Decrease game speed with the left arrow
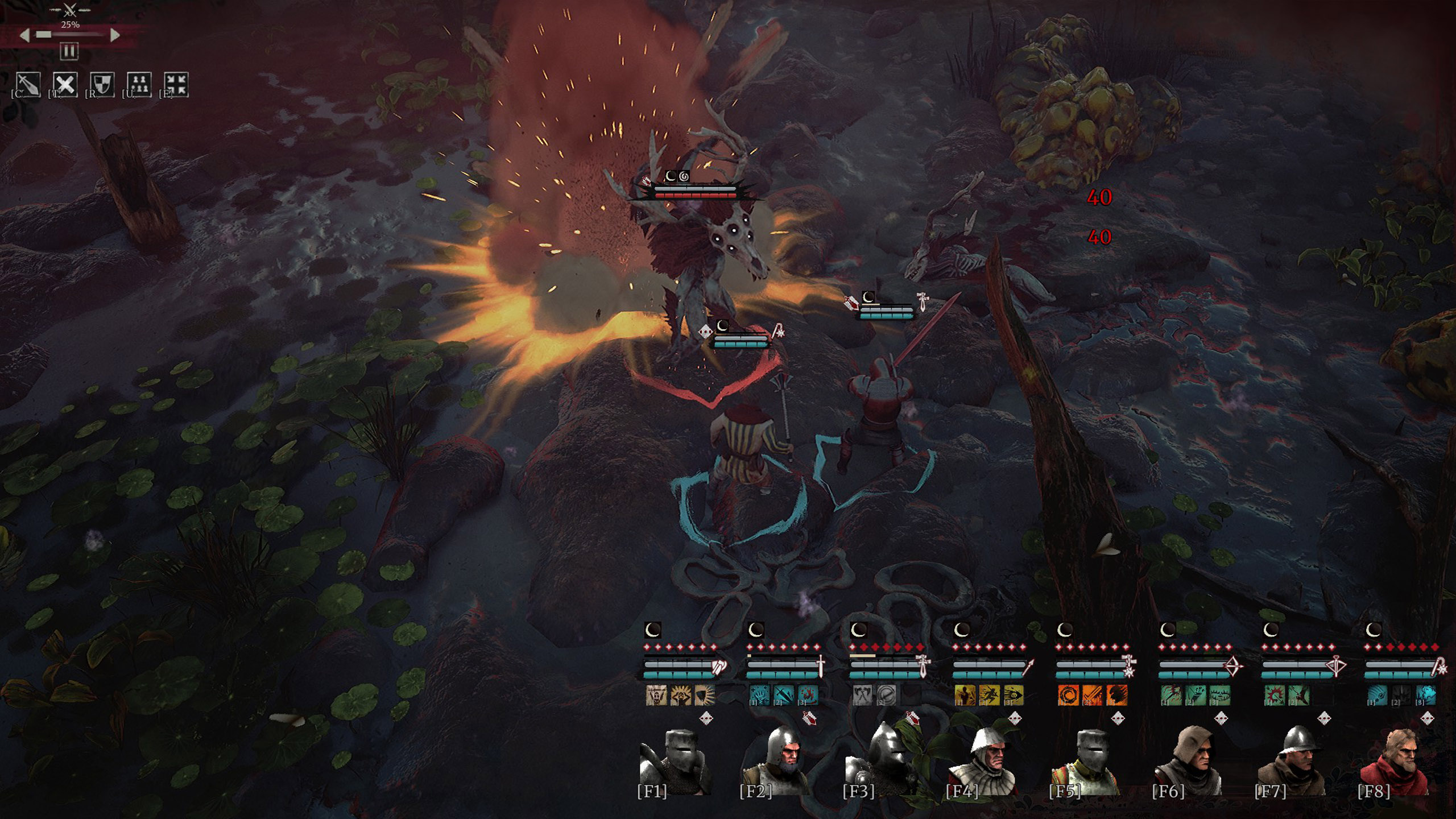Screen dimensions: 1456x819 point(25,35)
